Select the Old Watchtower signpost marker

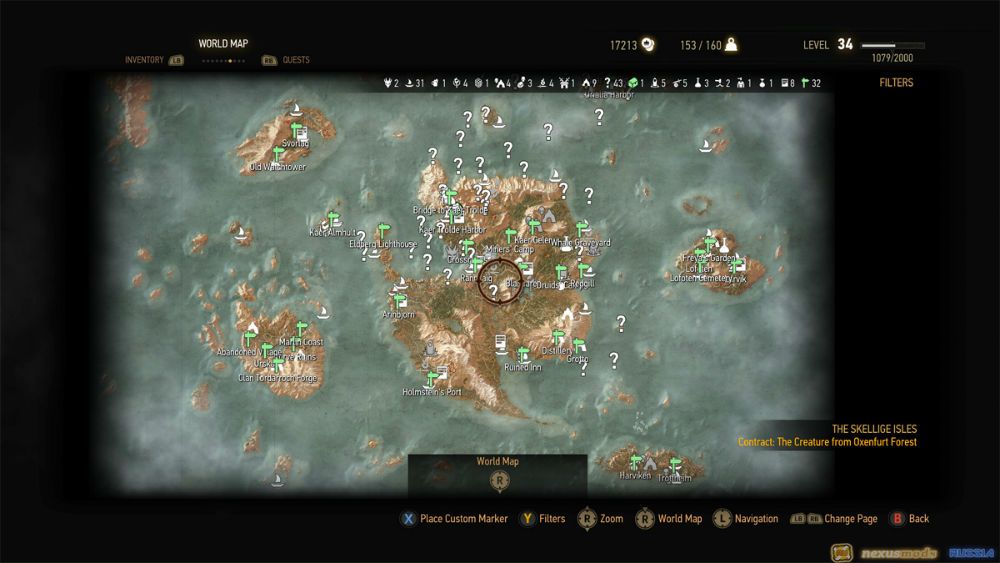pyautogui.click(x=278, y=154)
